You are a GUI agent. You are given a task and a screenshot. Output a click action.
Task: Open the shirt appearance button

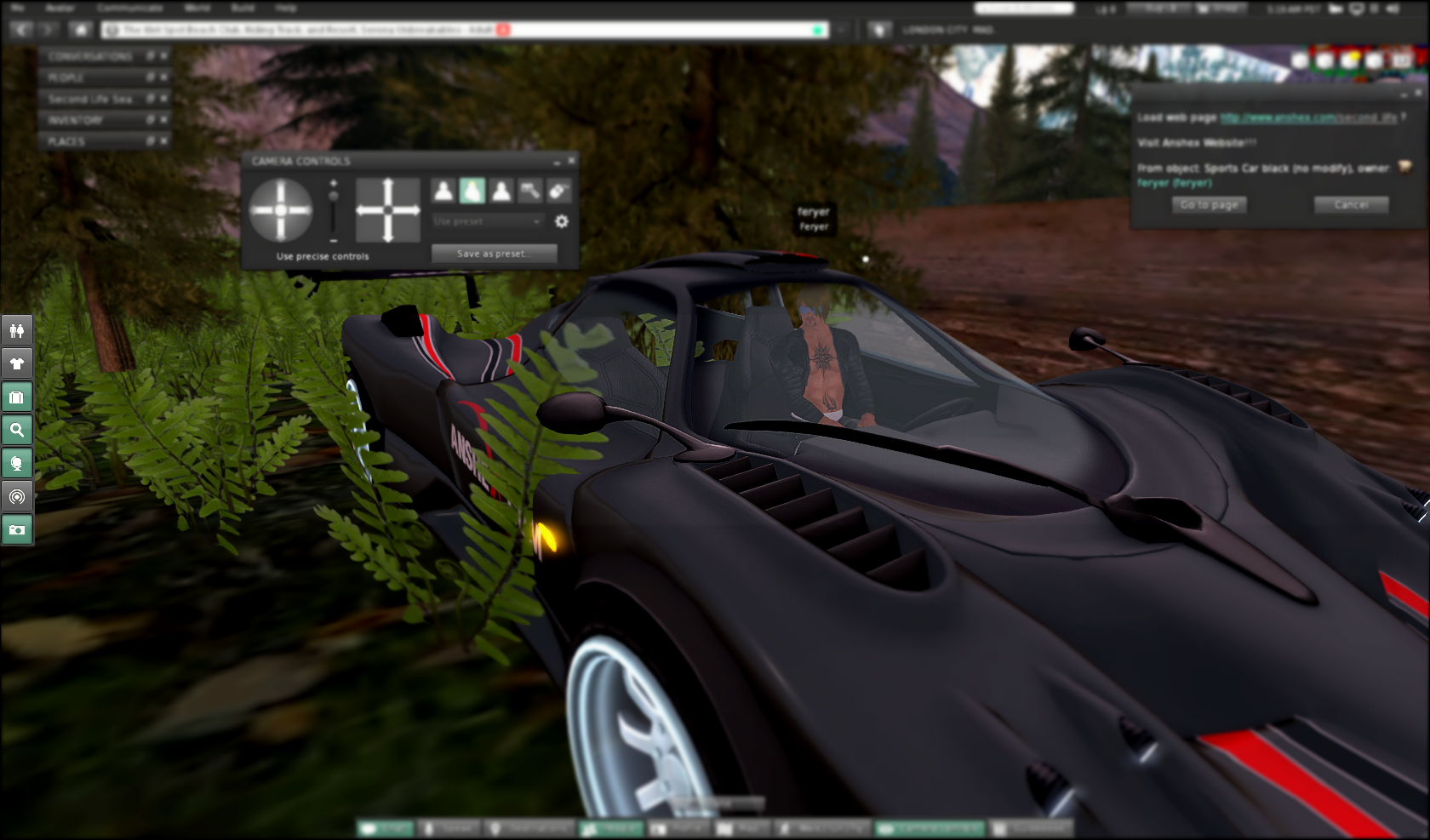17,364
